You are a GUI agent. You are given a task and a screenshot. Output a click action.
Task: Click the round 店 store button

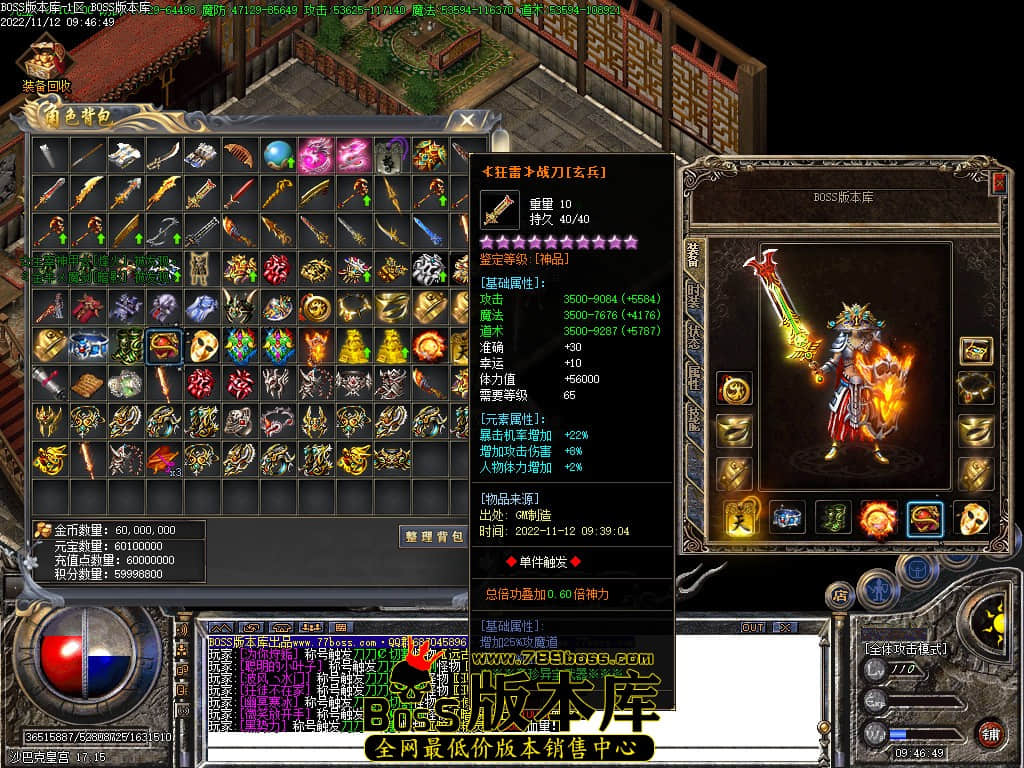(841, 595)
